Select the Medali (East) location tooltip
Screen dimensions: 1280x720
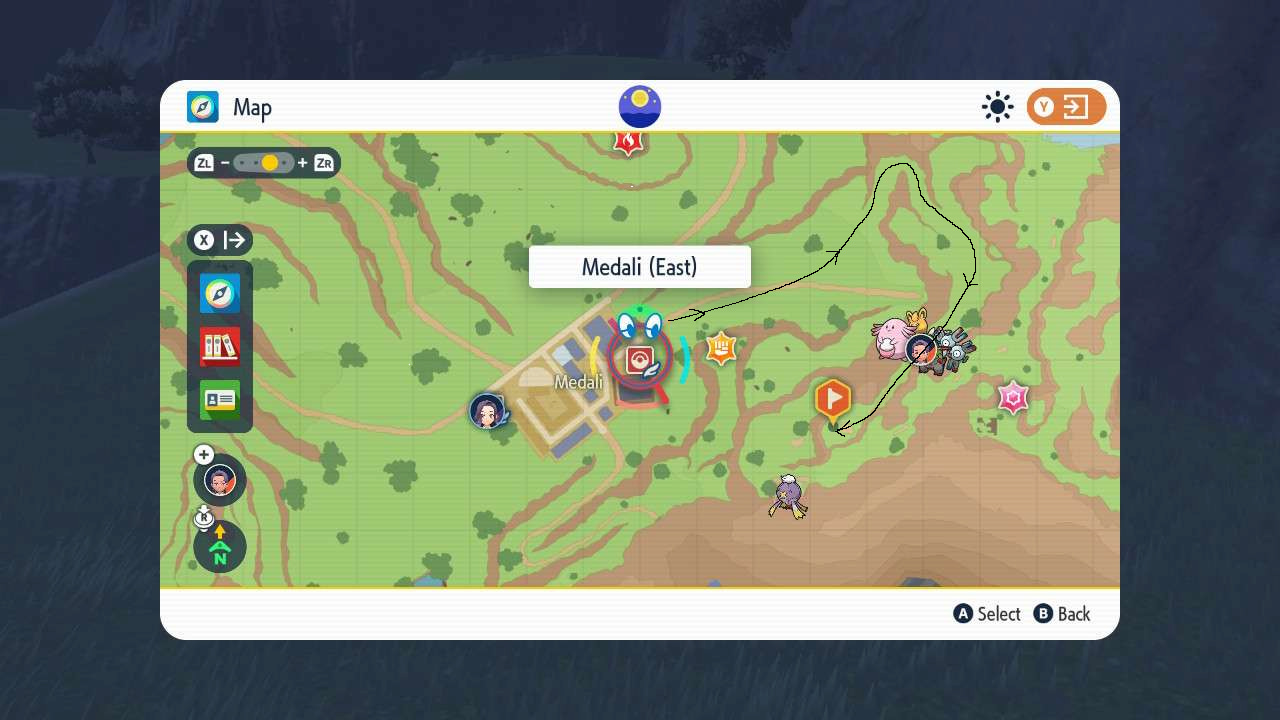pos(639,266)
